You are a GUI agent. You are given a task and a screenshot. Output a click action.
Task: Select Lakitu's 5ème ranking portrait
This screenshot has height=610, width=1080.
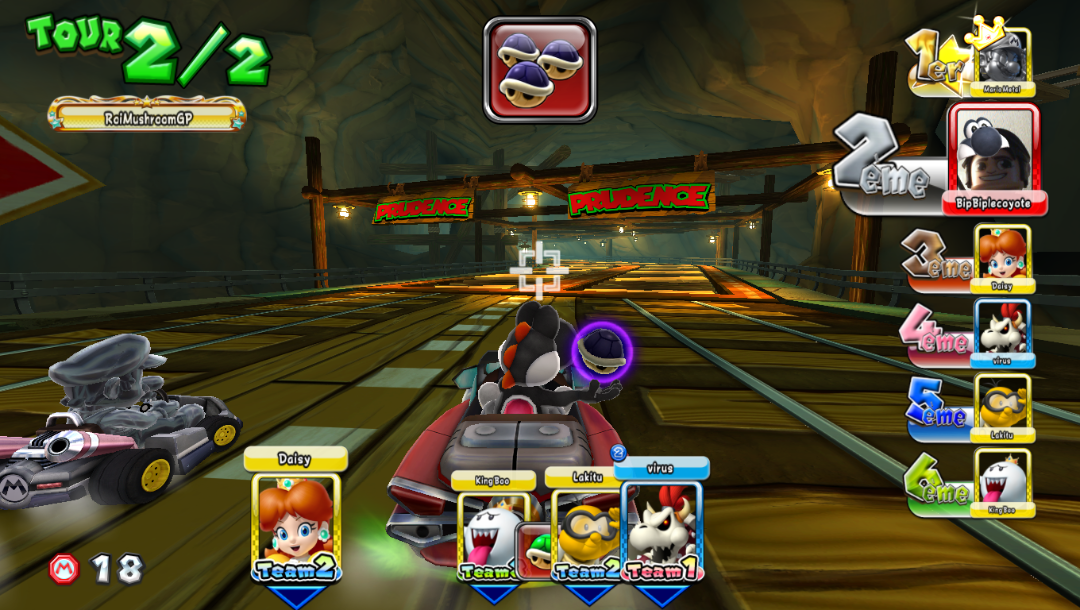(x=1003, y=405)
